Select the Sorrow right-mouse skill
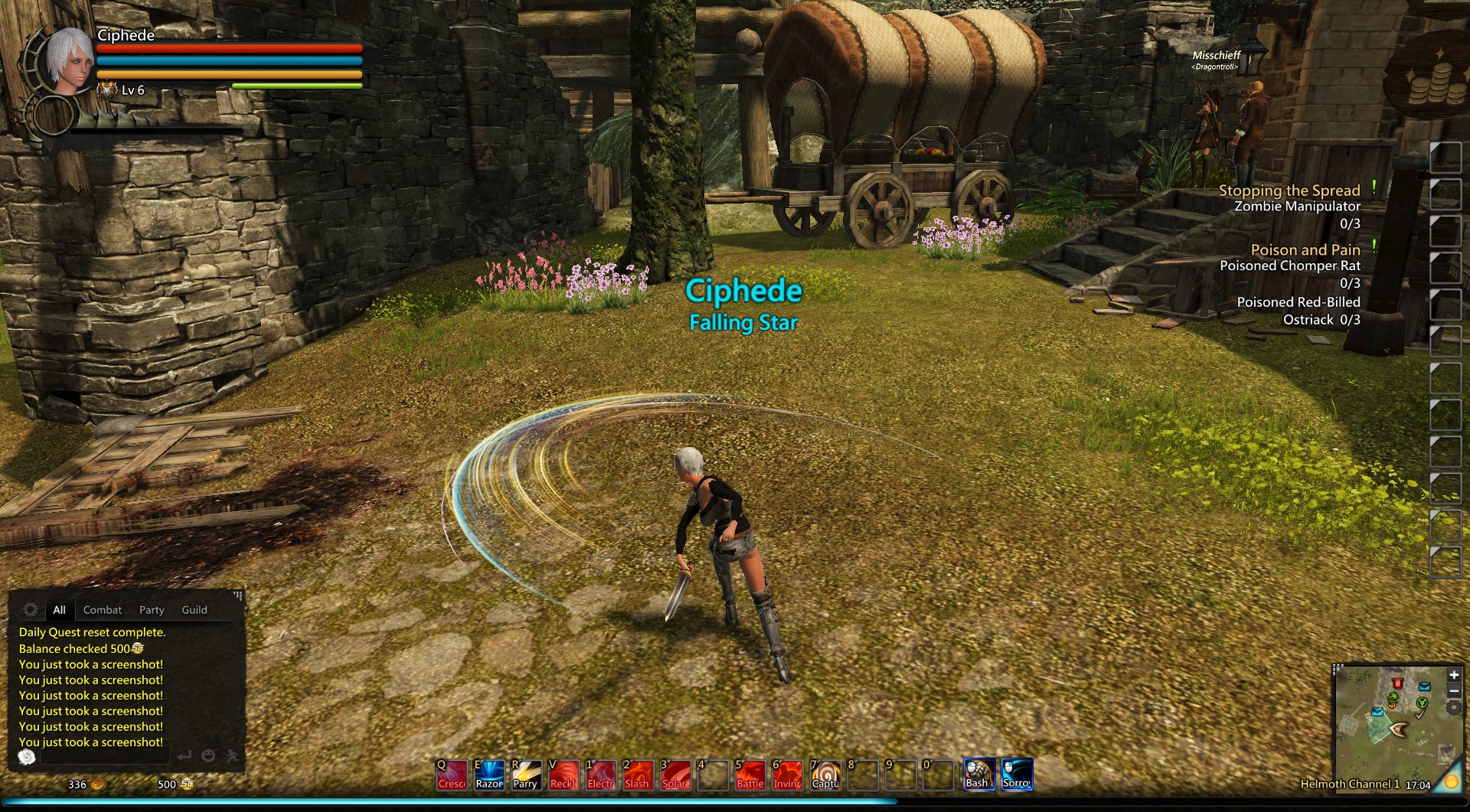 1017,774
